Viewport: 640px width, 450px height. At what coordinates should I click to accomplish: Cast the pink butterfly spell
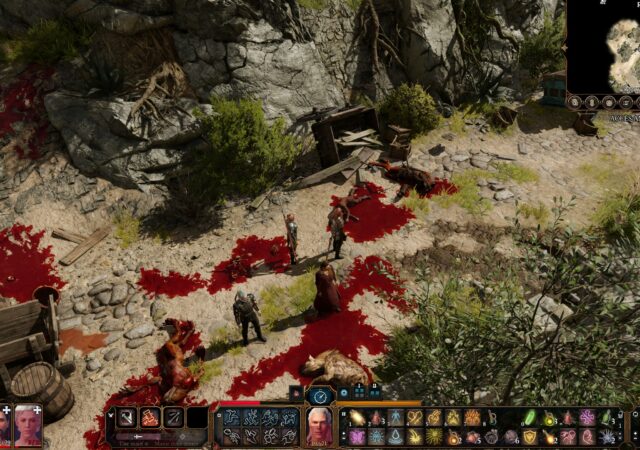coord(357,437)
